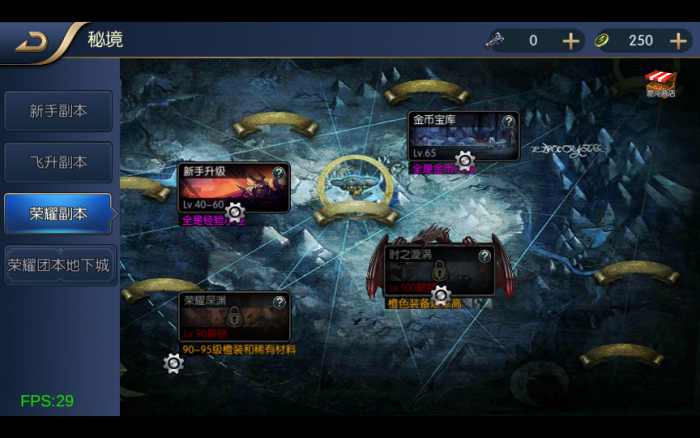Add more green coins with the plus button
Viewport: 700px width, 438px height.
(x=678, y=41)
